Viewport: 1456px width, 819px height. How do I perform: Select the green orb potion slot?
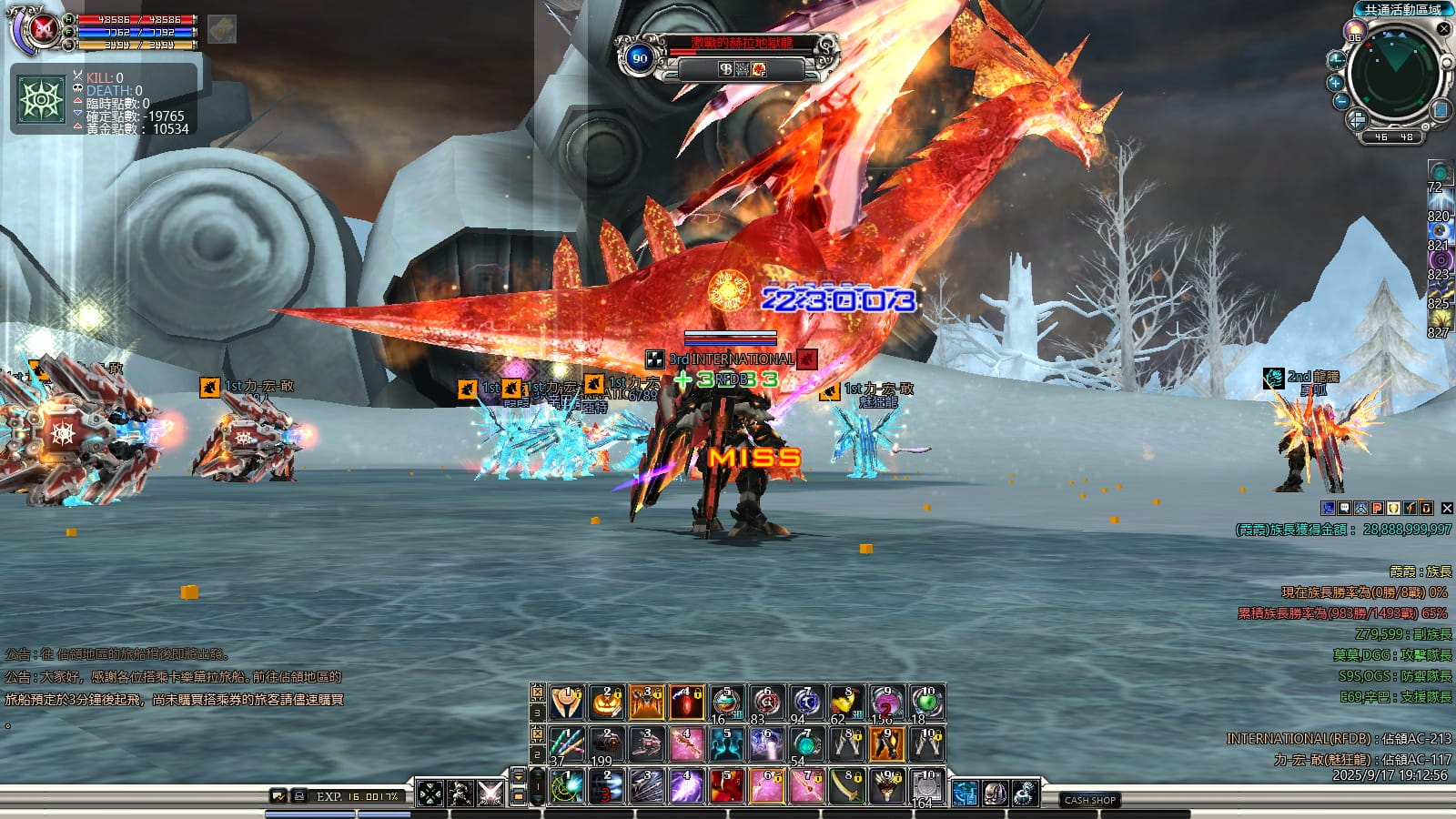pyautogui.click(x=926, y=702)
